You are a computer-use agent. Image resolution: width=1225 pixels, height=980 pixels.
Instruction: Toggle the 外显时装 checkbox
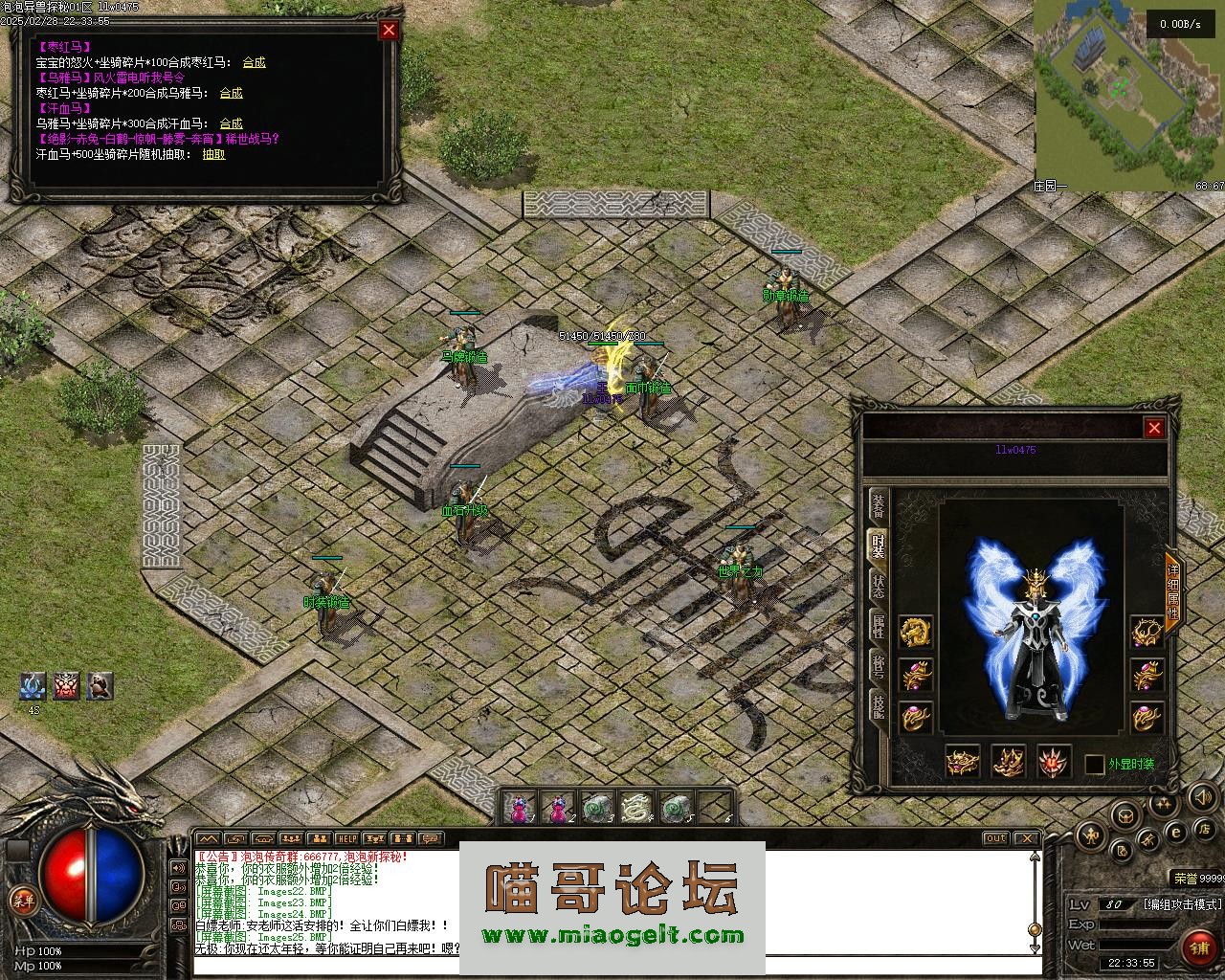1095,765
